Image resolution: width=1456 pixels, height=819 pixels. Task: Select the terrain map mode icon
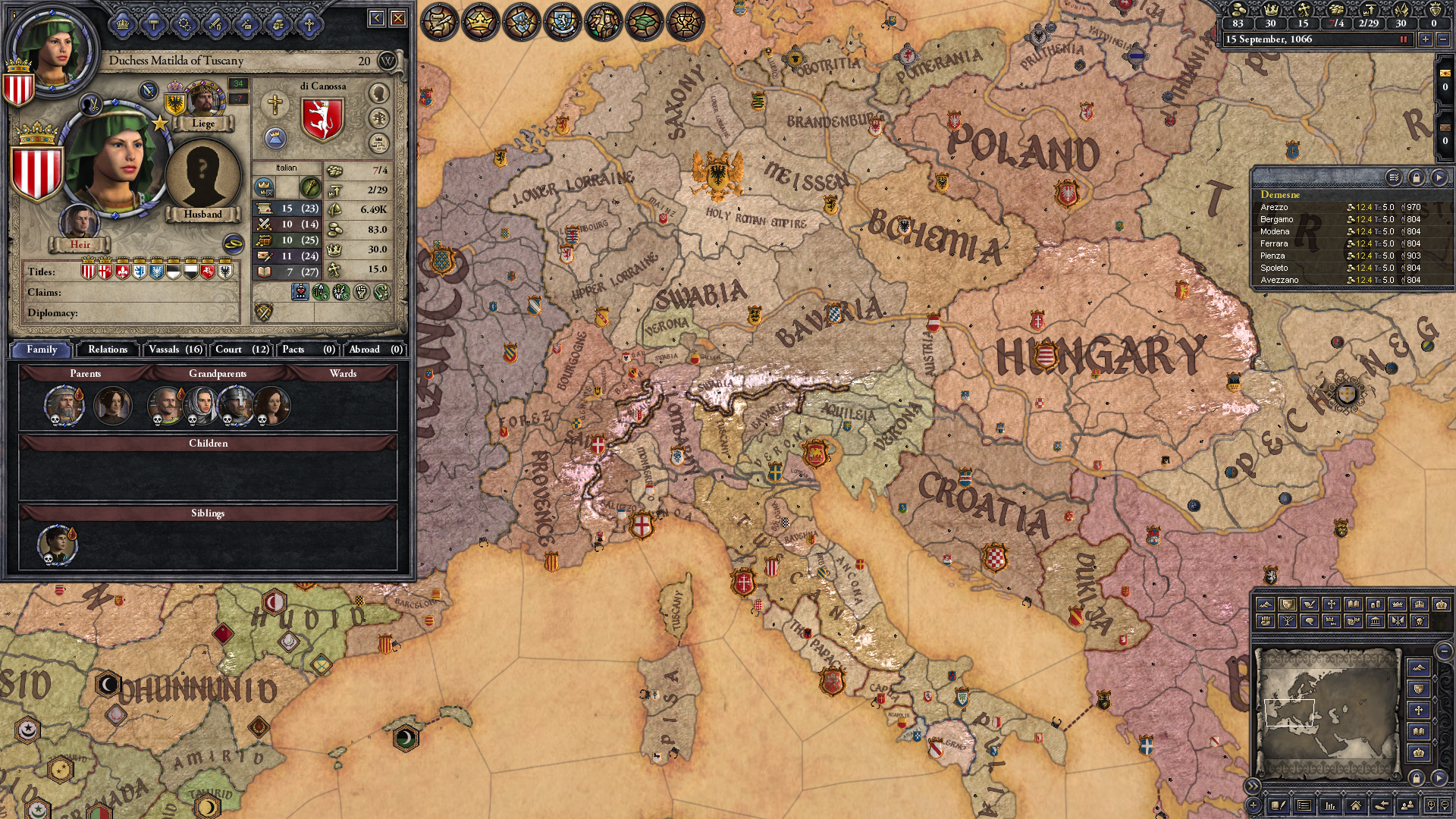(x=1265, y=605)
